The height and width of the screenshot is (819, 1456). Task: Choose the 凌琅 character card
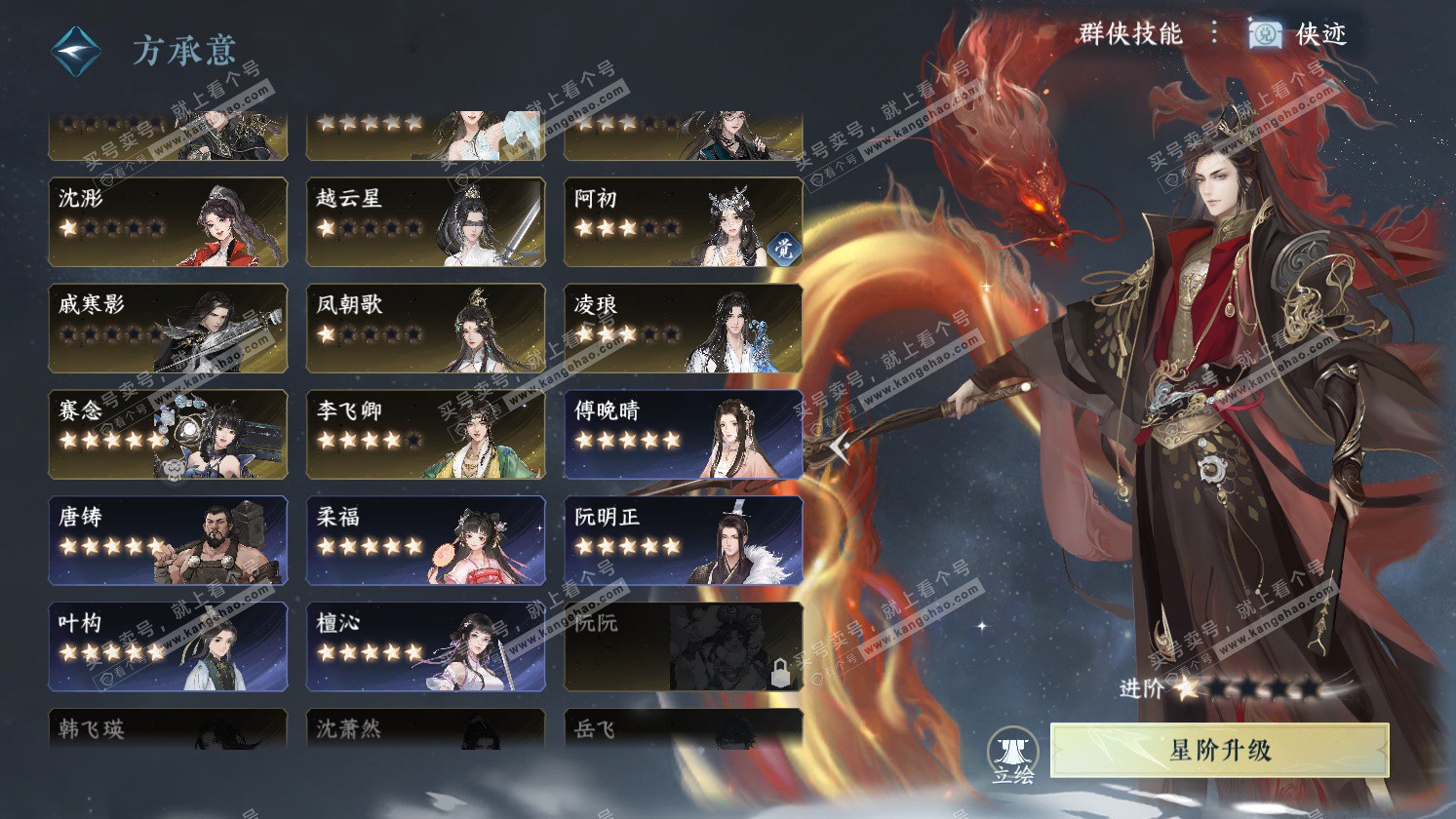click(683, 328)
